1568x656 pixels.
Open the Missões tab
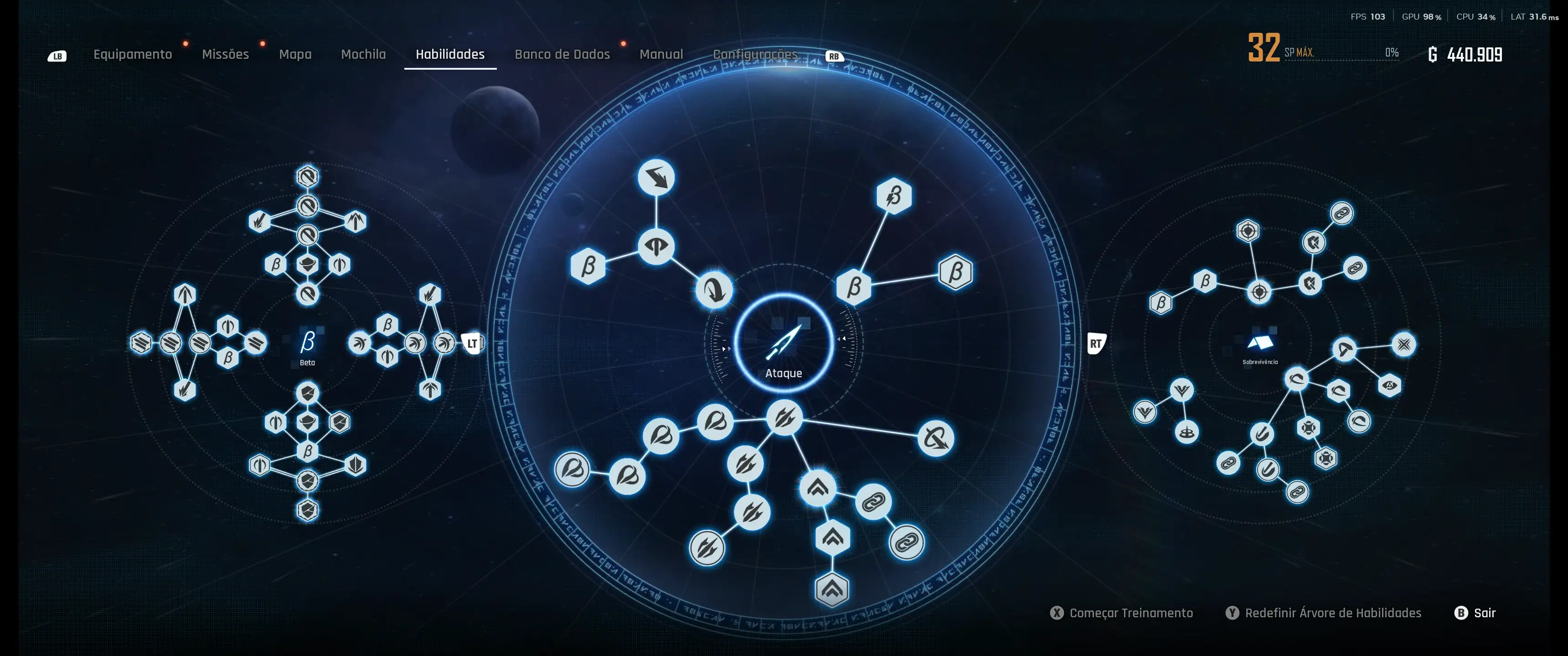[x=225, y=54]
